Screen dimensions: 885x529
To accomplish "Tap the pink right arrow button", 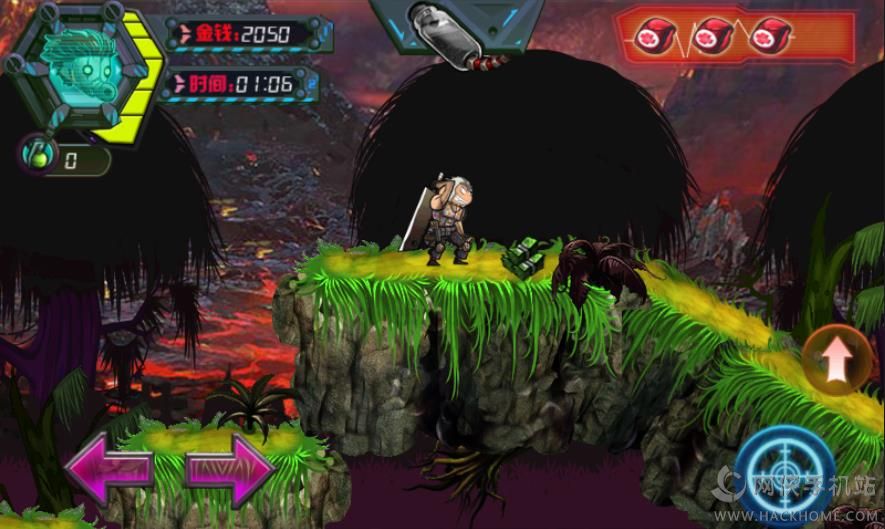I will [230, 467].
